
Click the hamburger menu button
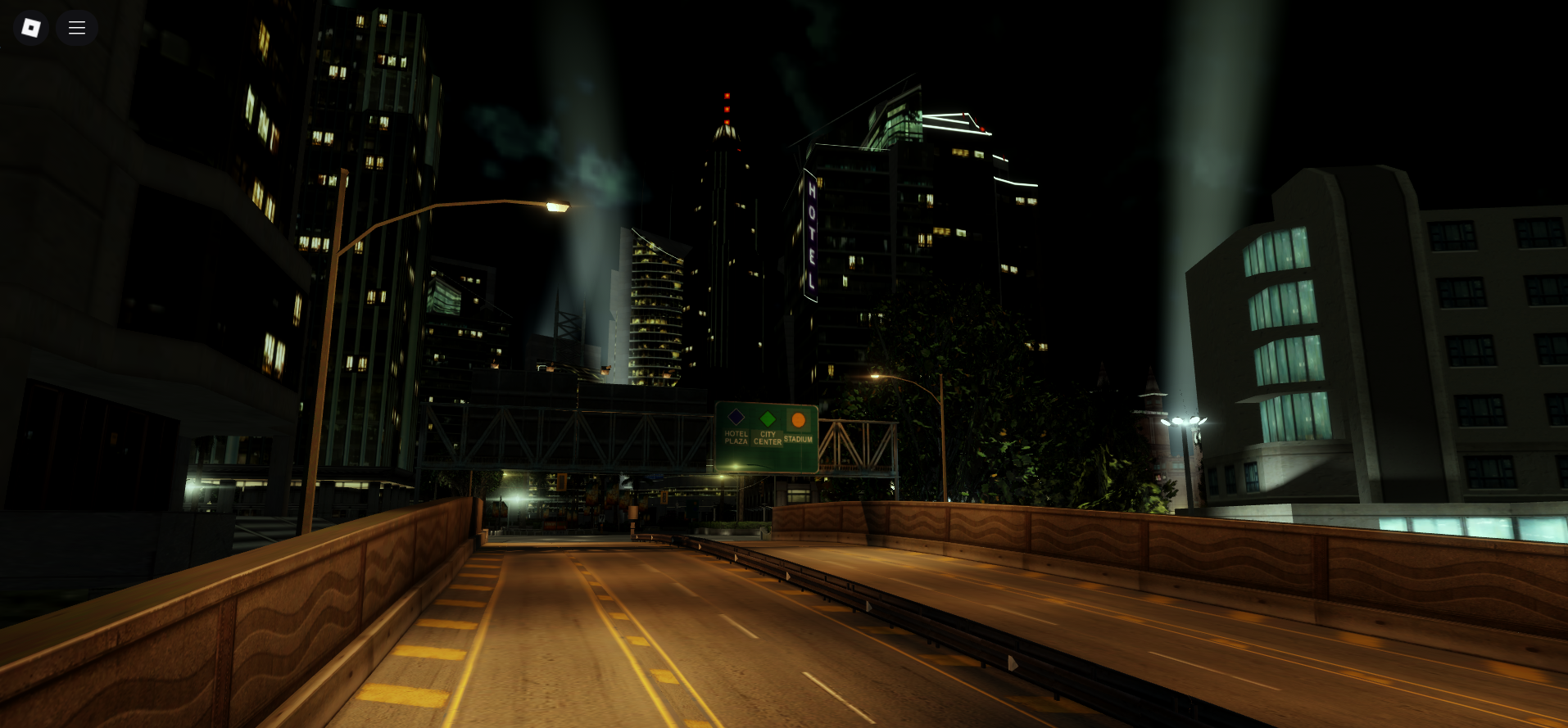pyautogui.click(x=77, y=28)
